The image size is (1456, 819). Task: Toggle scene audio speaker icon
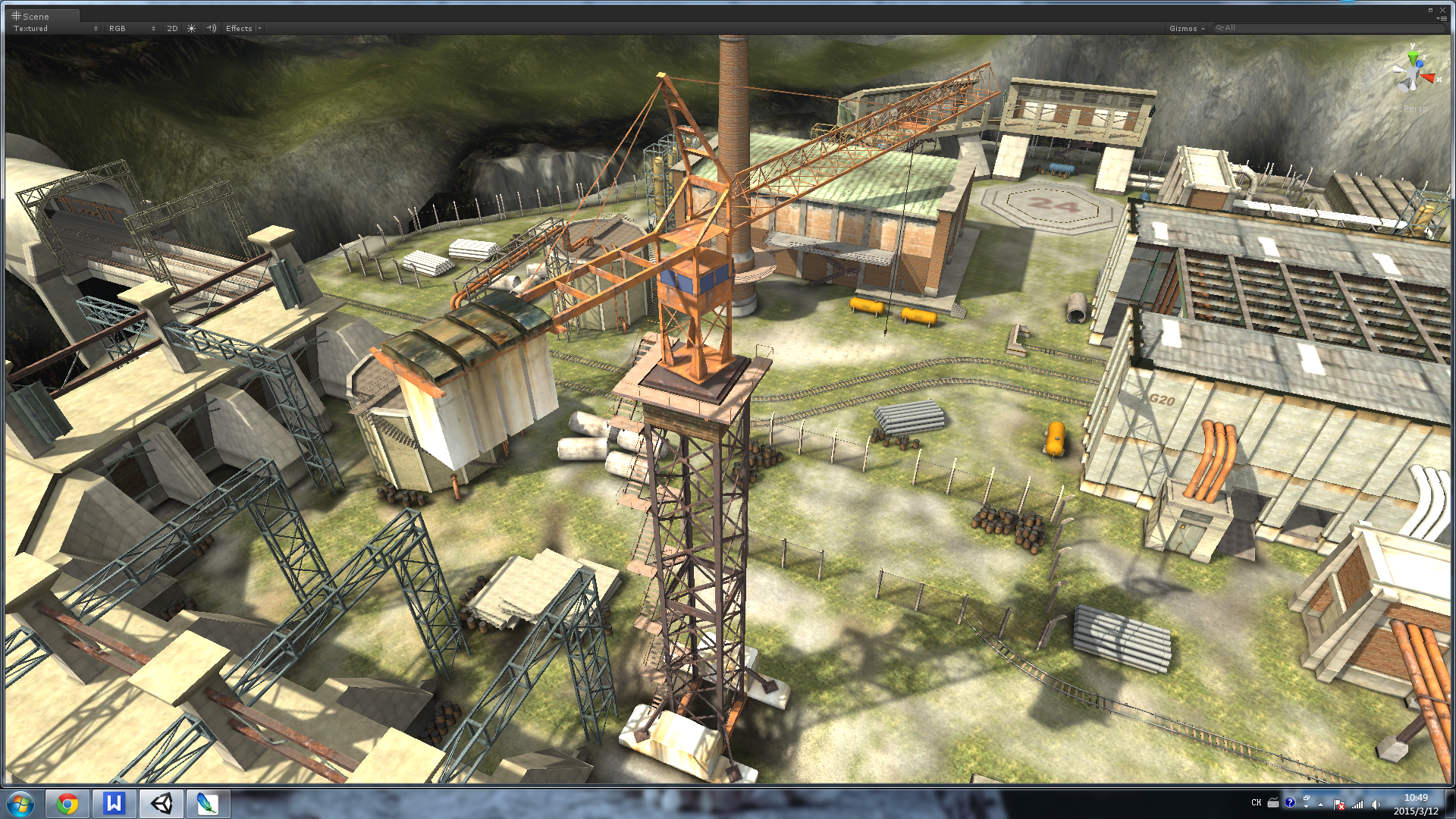pos(212,28)
